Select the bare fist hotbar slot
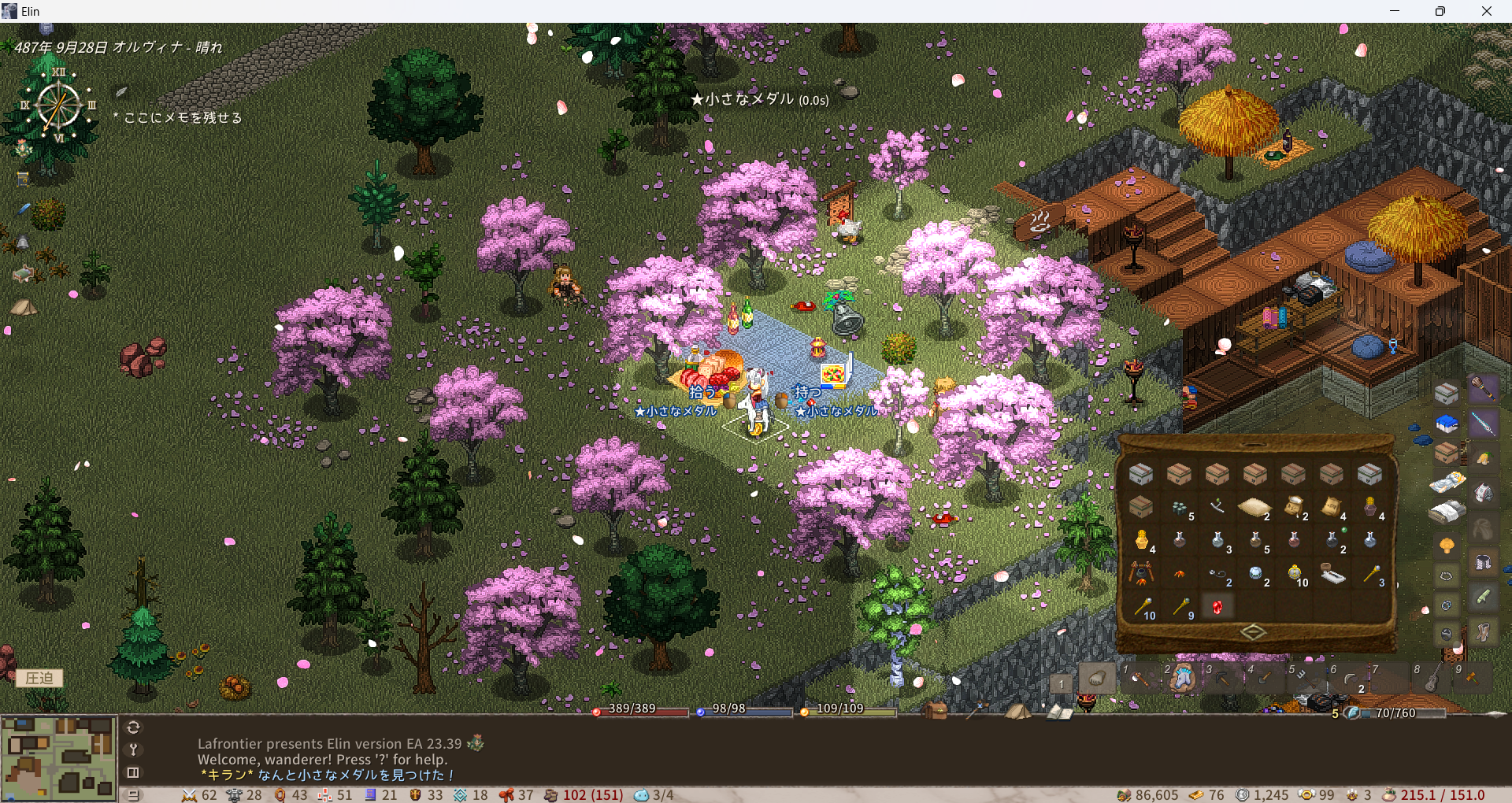Viewport: 1512px width, 803px height. tap(1096, 678)
